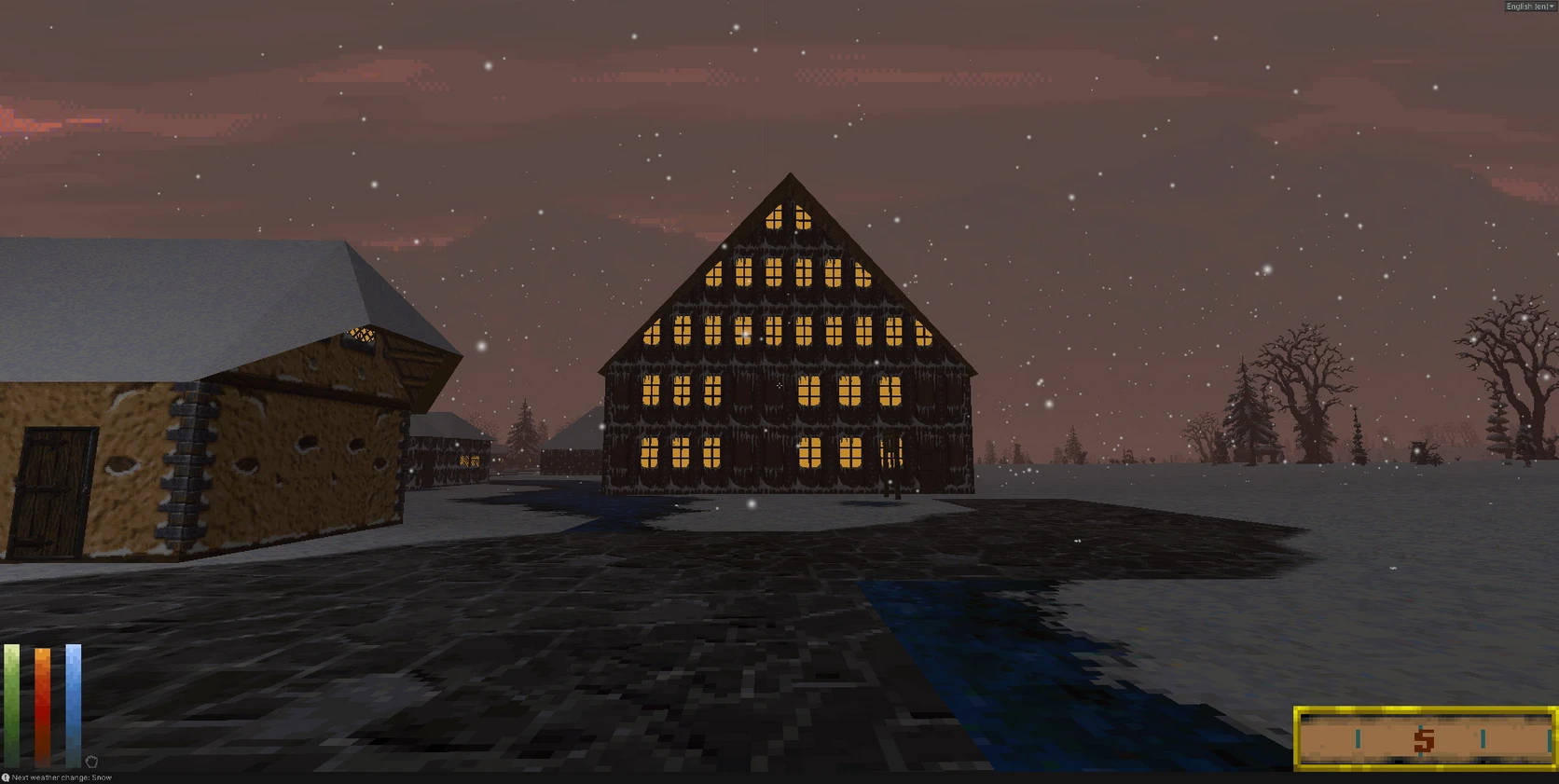Click the hand interaction mode icon
The image size is (1559, 784).
click(91, 762)
